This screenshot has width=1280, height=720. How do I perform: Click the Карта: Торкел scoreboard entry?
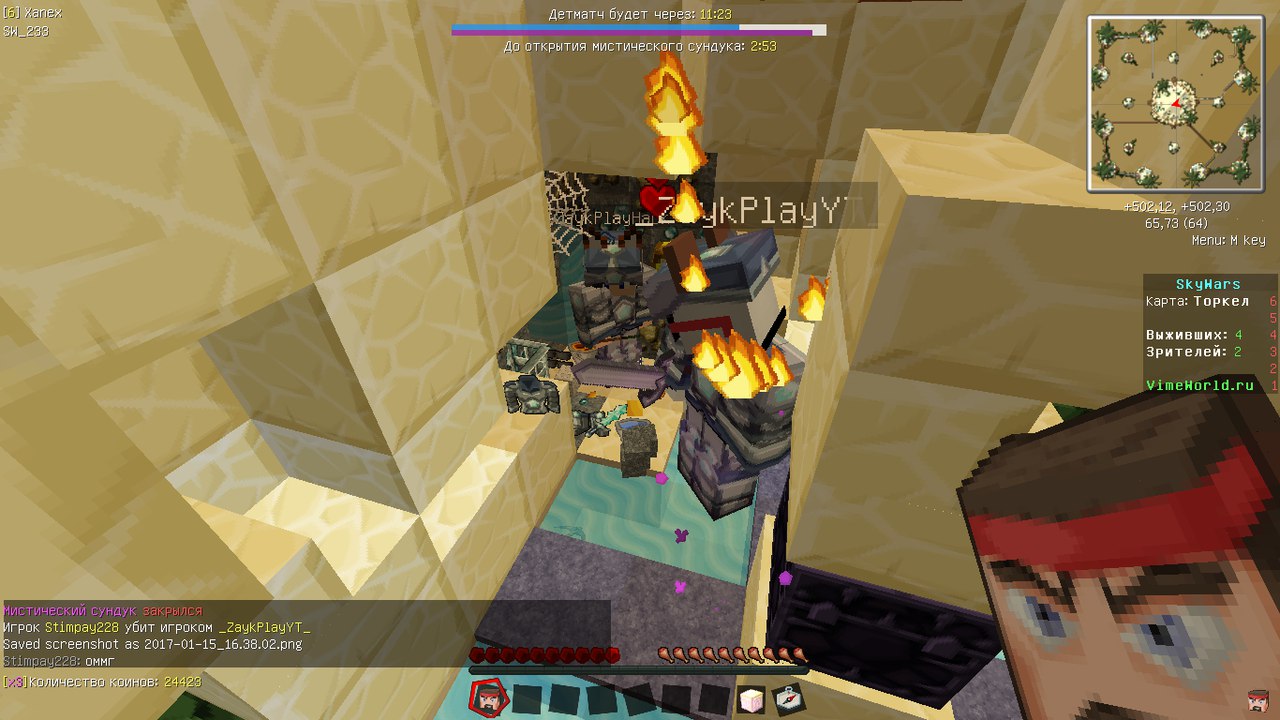pos(1196,300)
